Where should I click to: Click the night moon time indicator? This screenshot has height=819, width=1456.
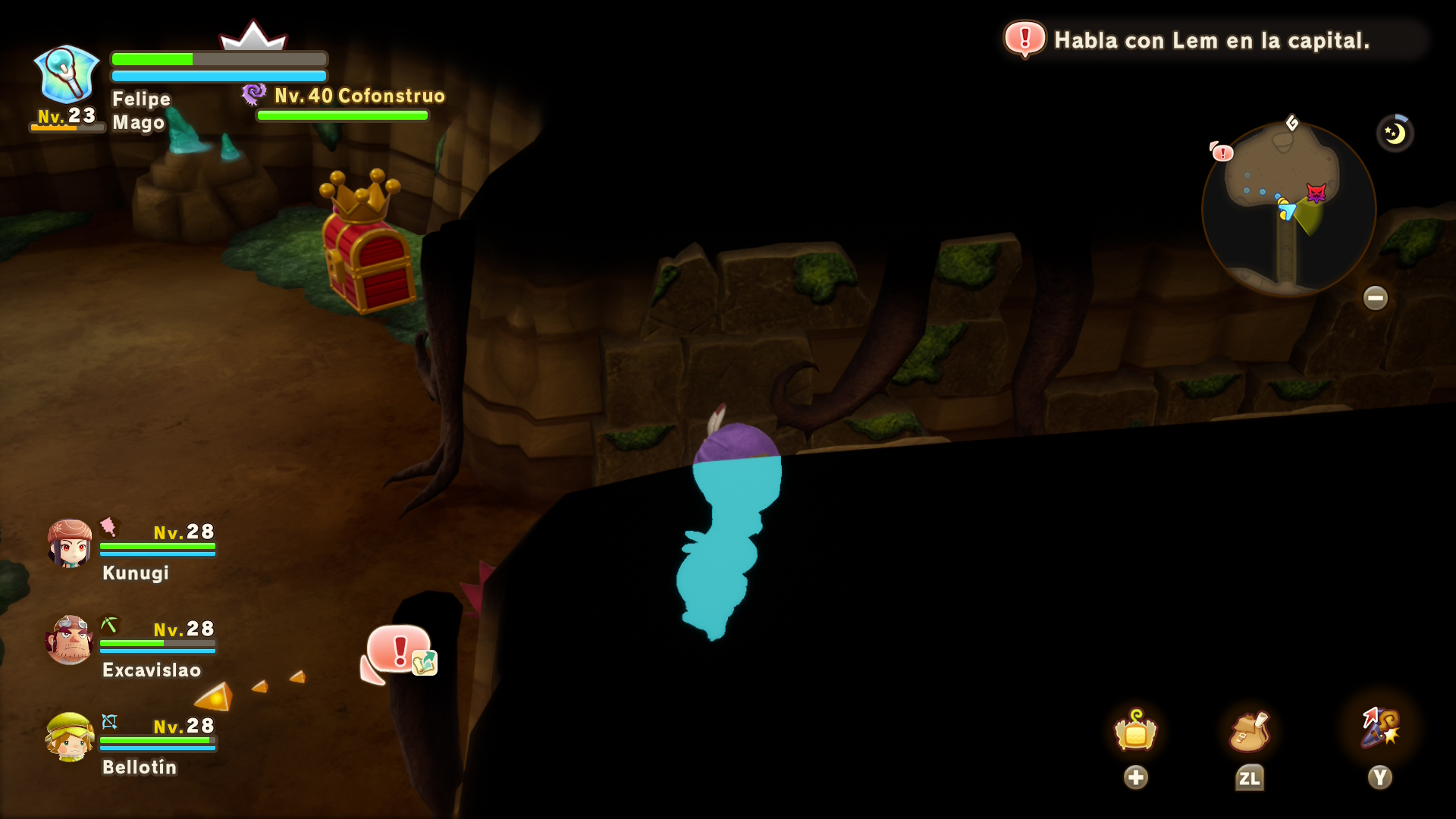(x=1395, y=133)
